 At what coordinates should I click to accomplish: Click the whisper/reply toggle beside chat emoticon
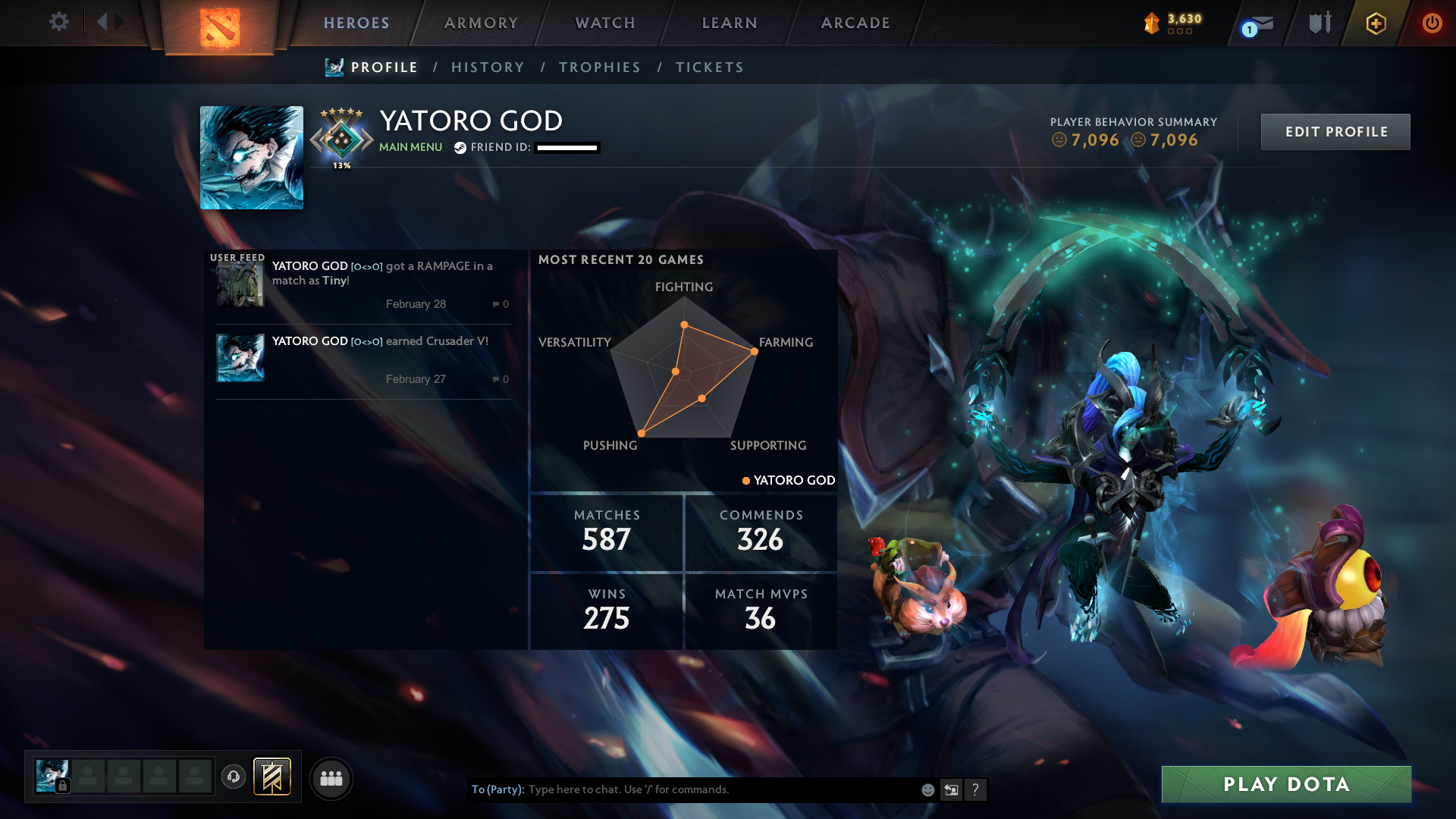click(951, 789)
